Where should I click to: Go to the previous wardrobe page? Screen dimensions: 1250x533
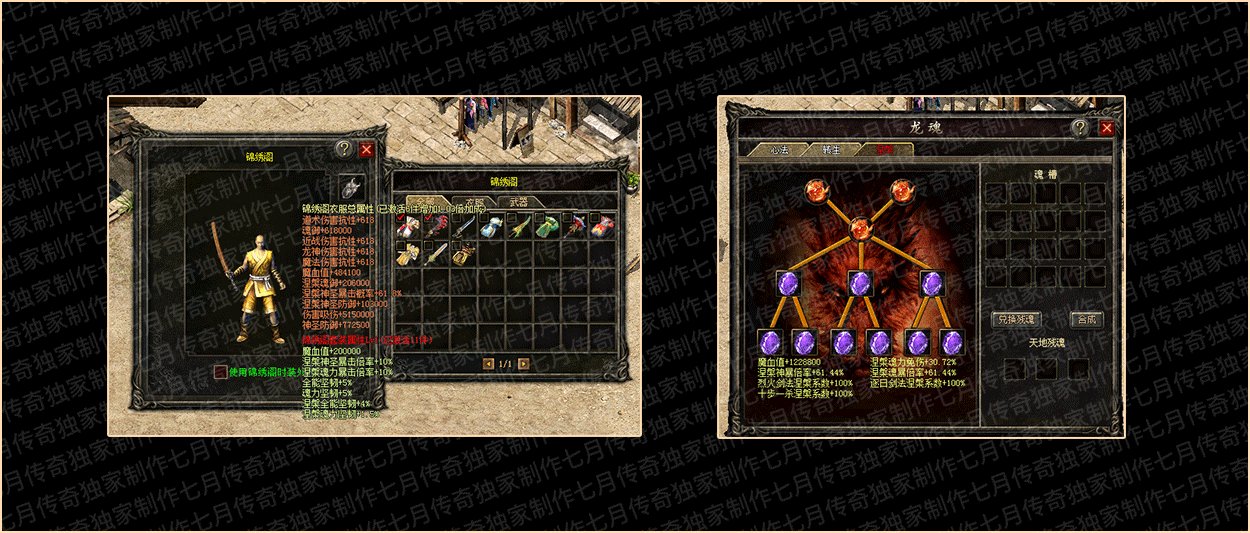(488, 364)
